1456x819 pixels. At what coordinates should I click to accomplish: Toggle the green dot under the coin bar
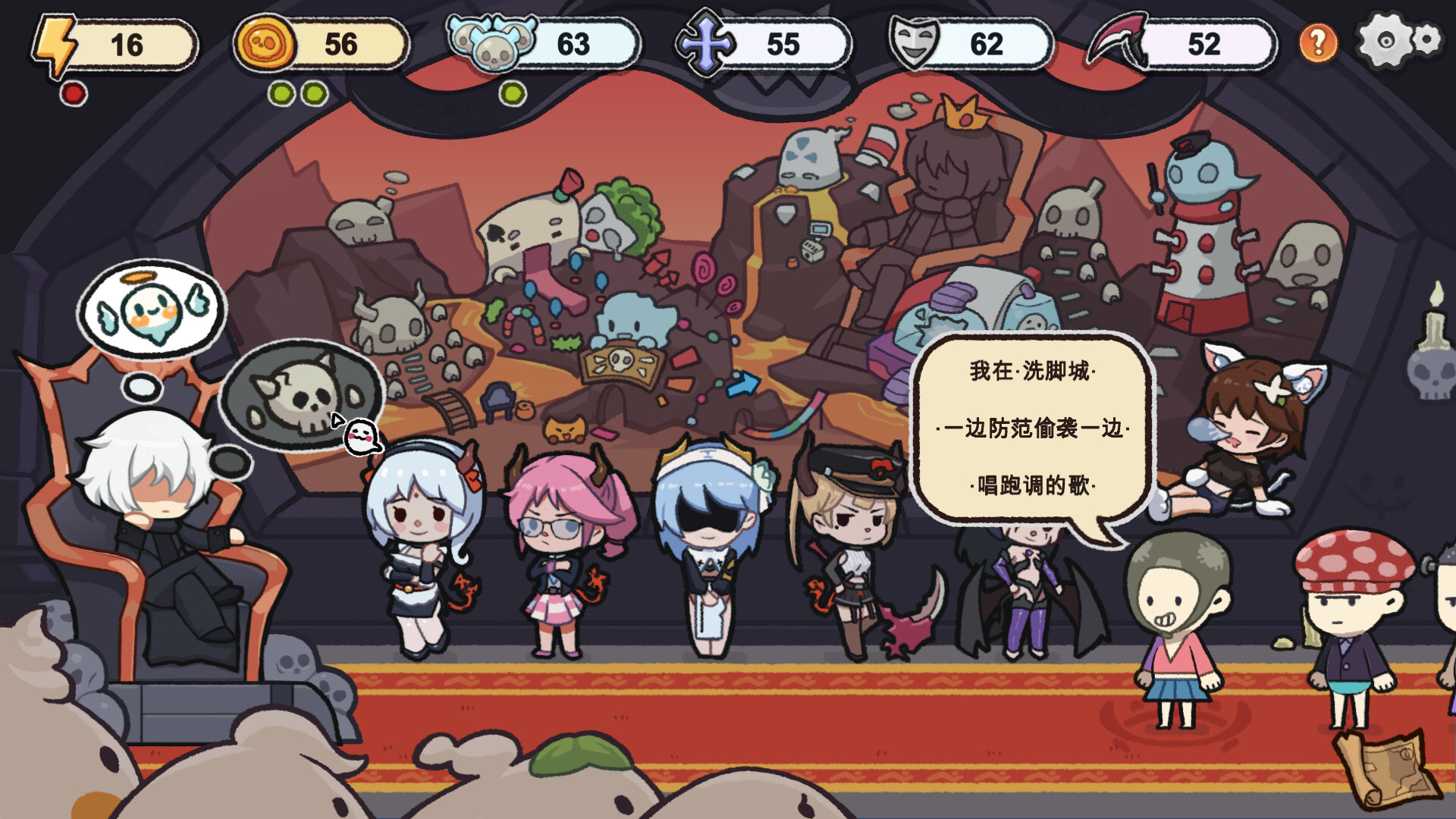pos(281,94)
